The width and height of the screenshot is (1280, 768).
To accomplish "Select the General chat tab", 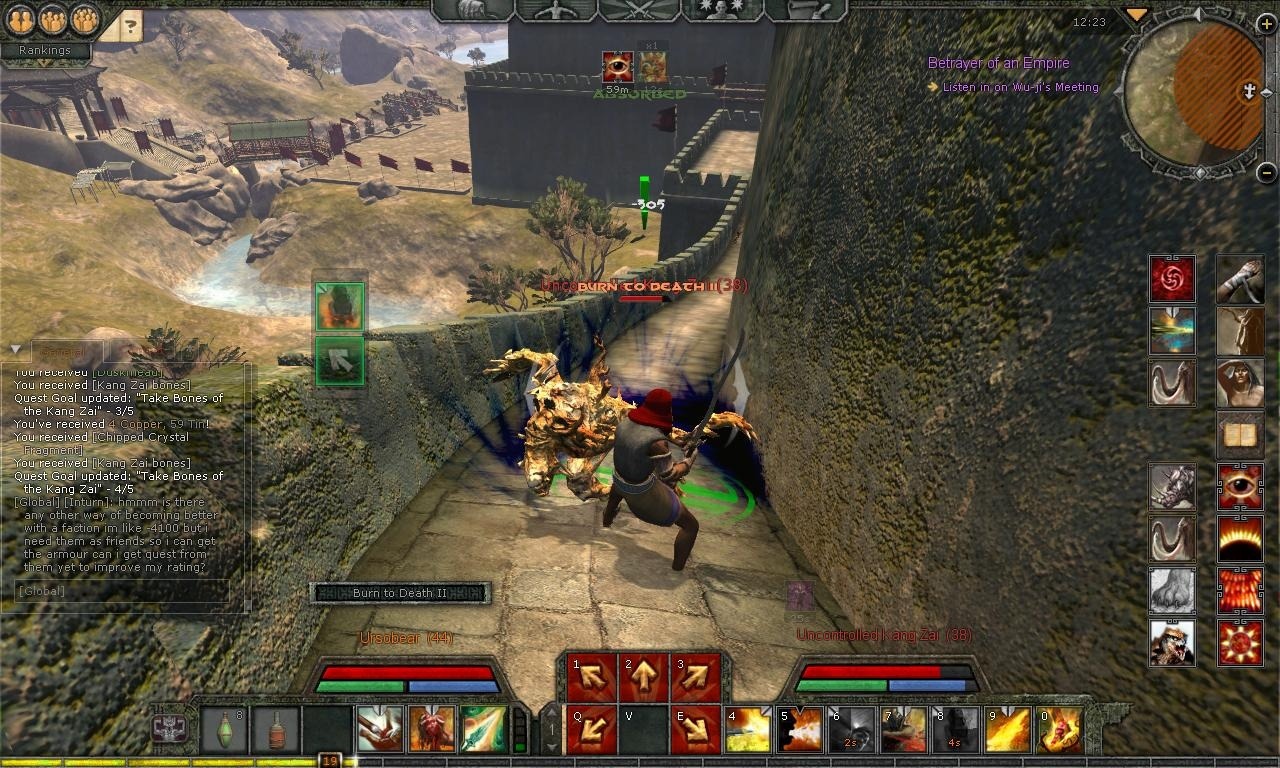I will 67,351.
